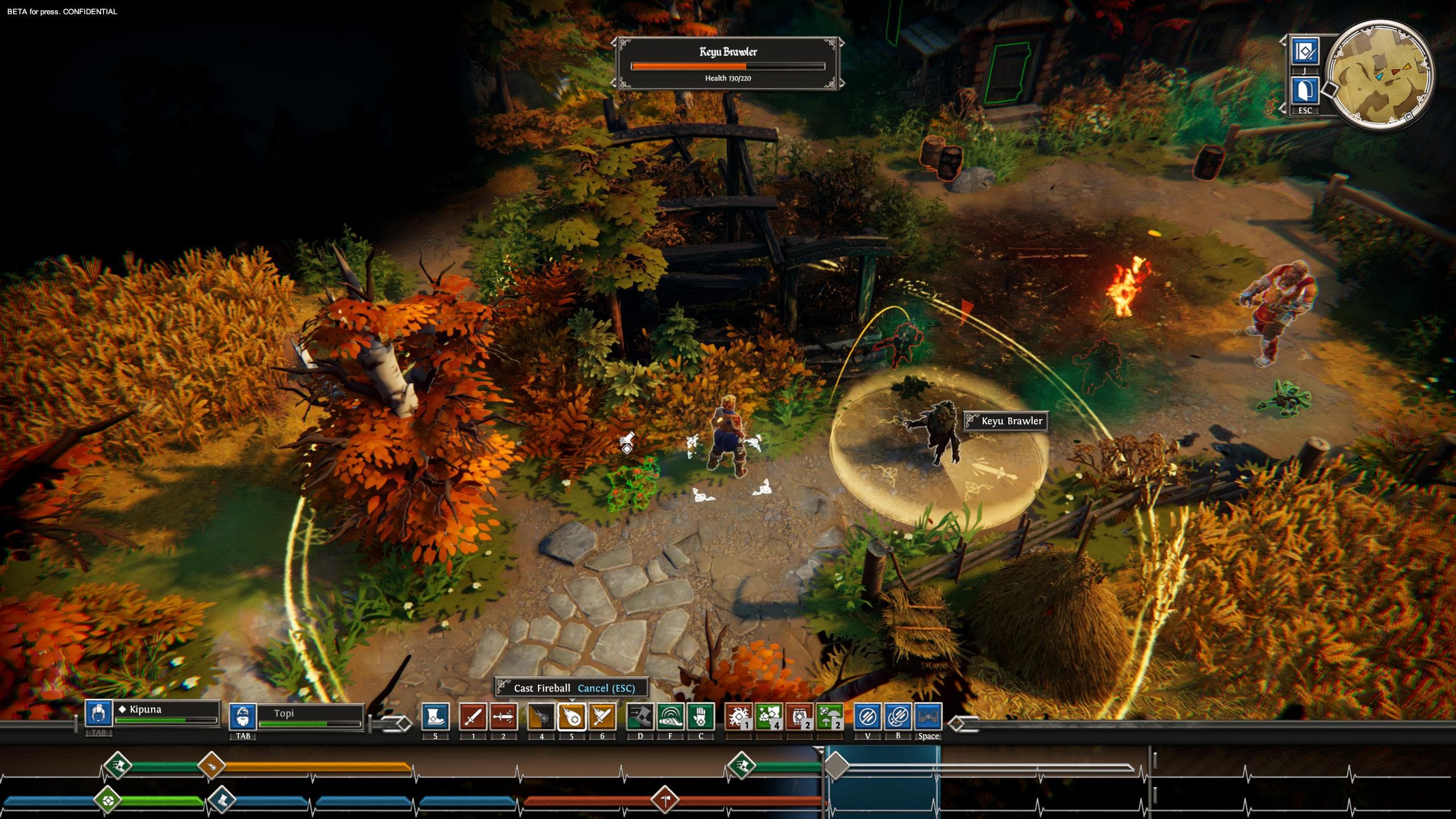Select the comet spell in slot 4
Screen dimensions: 1456x819
pyautogui.click(x=541, y=717)
